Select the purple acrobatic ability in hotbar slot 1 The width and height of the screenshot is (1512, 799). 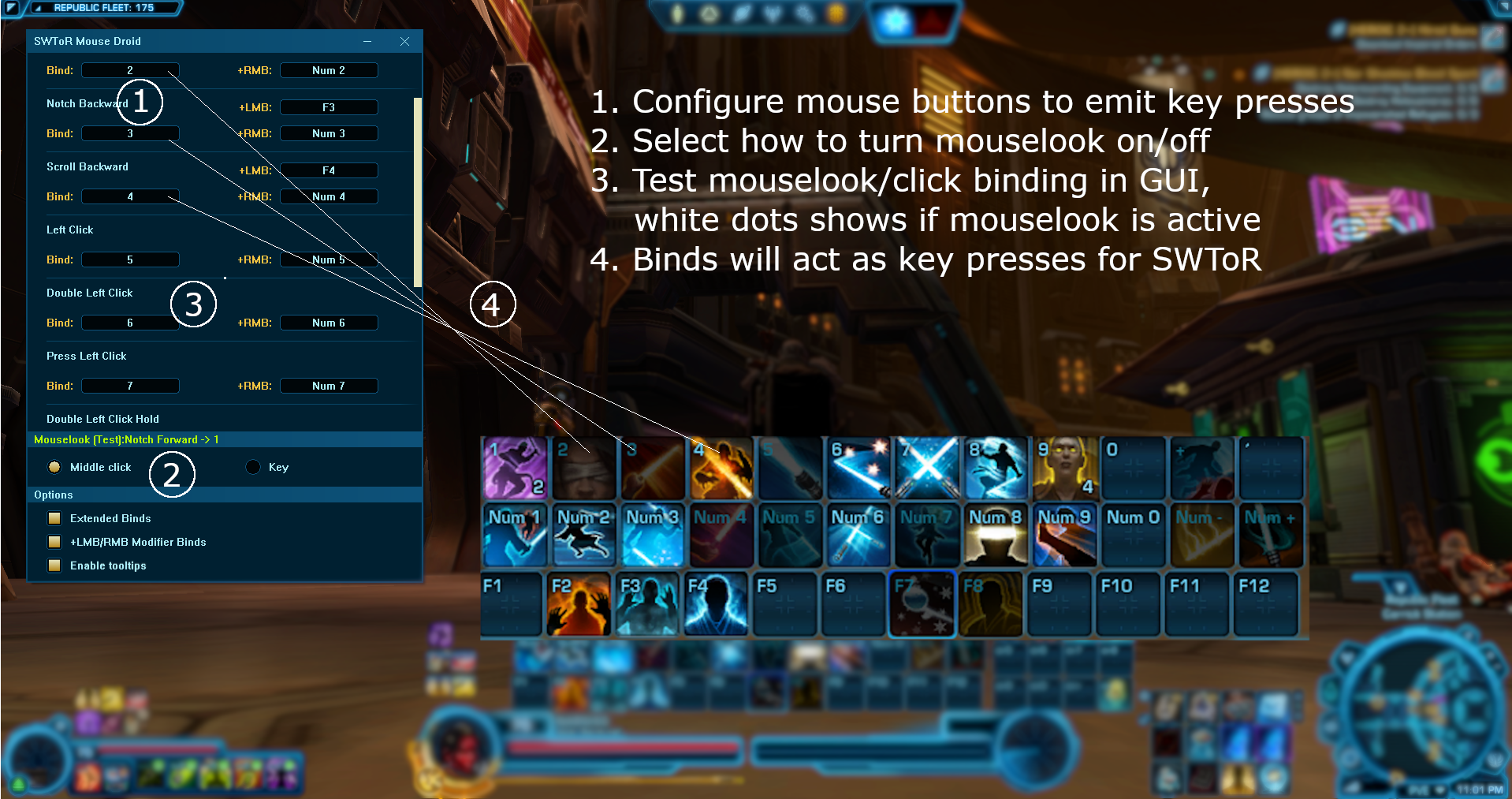click(x=514, y=468)
